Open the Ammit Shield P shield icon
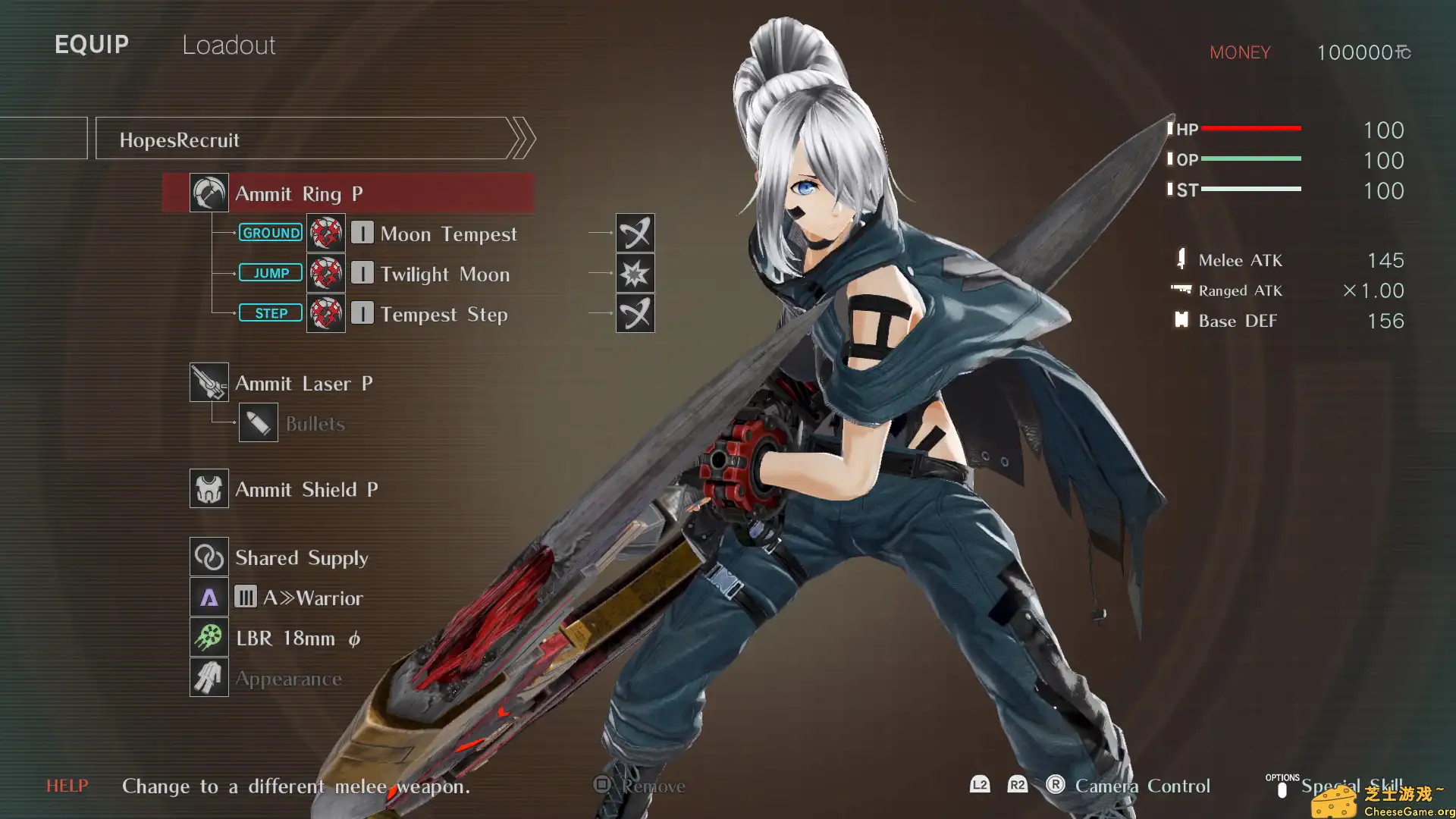The width and height of the screenshot is (1456, 819). point(209,489)
